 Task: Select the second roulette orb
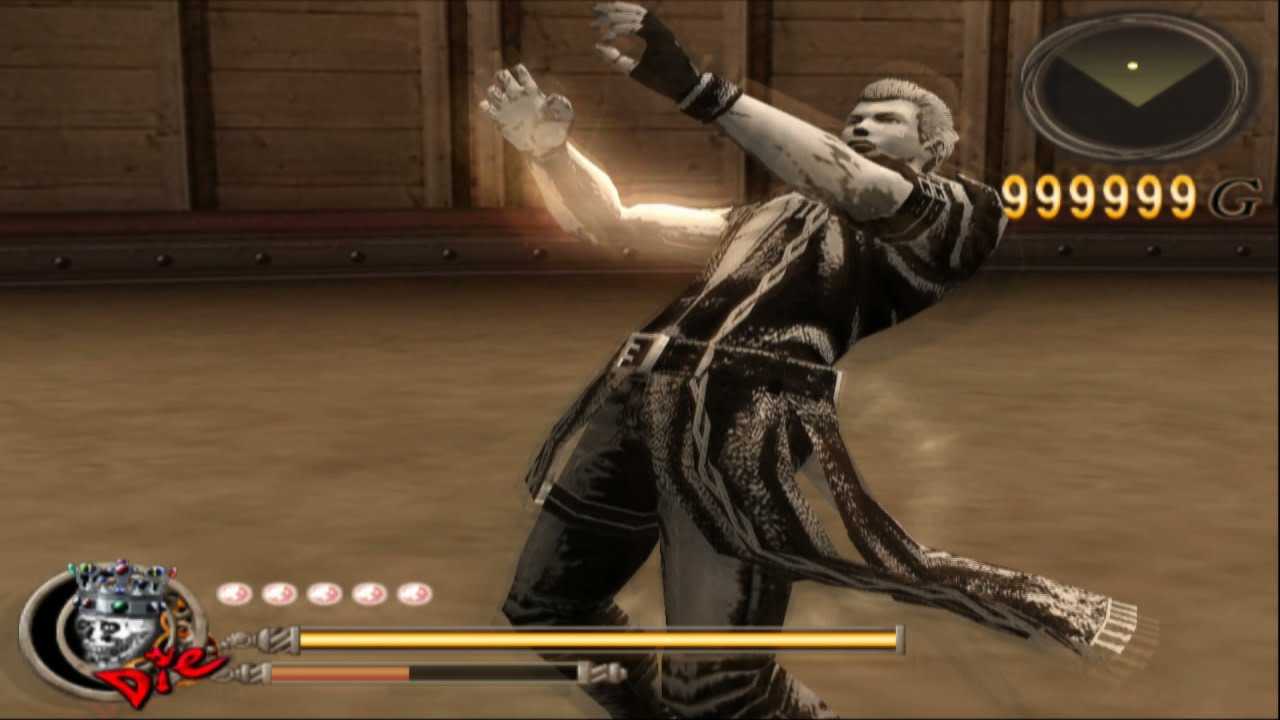tap(281, 593)
